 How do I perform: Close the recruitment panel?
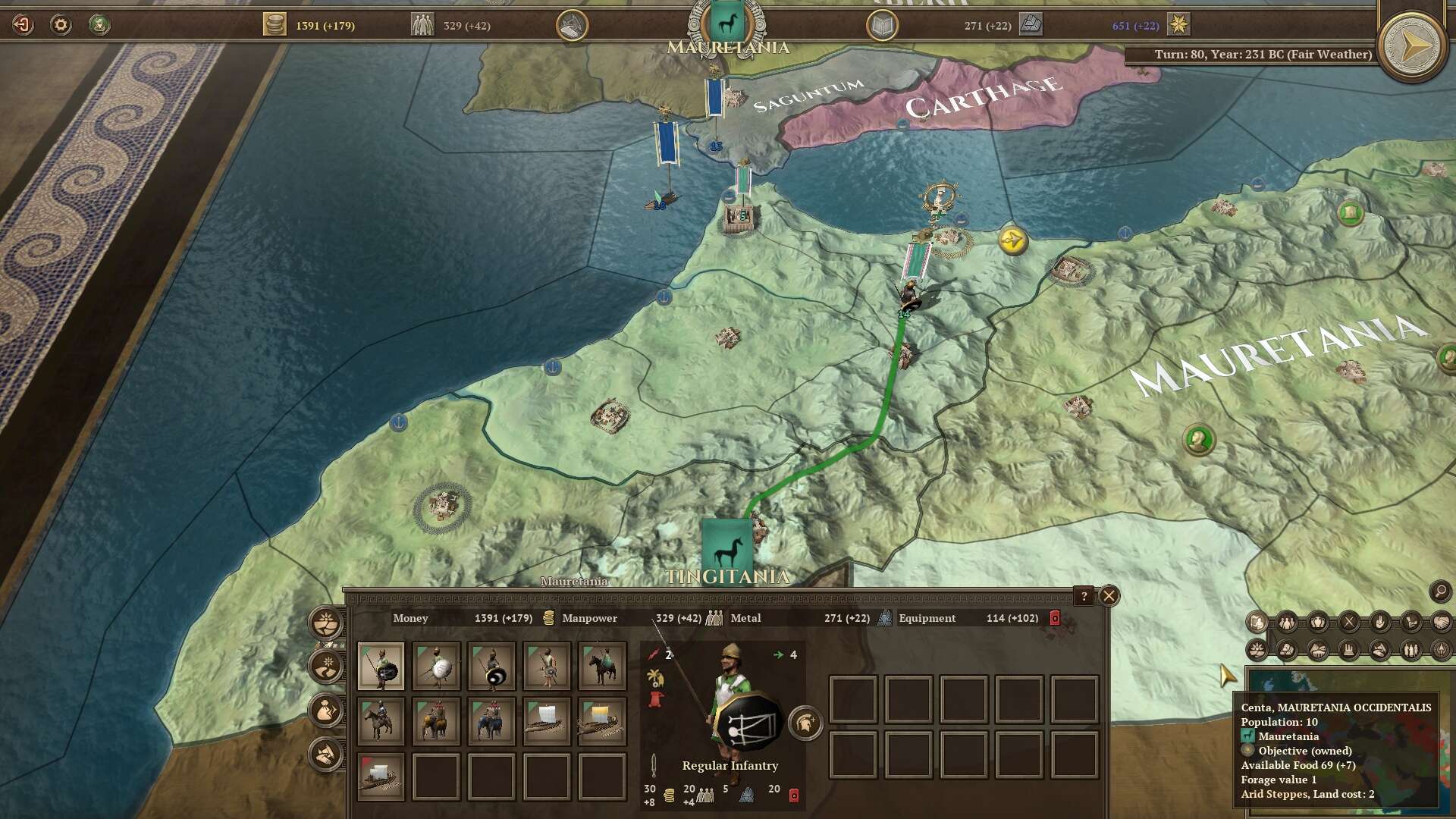1109,596
